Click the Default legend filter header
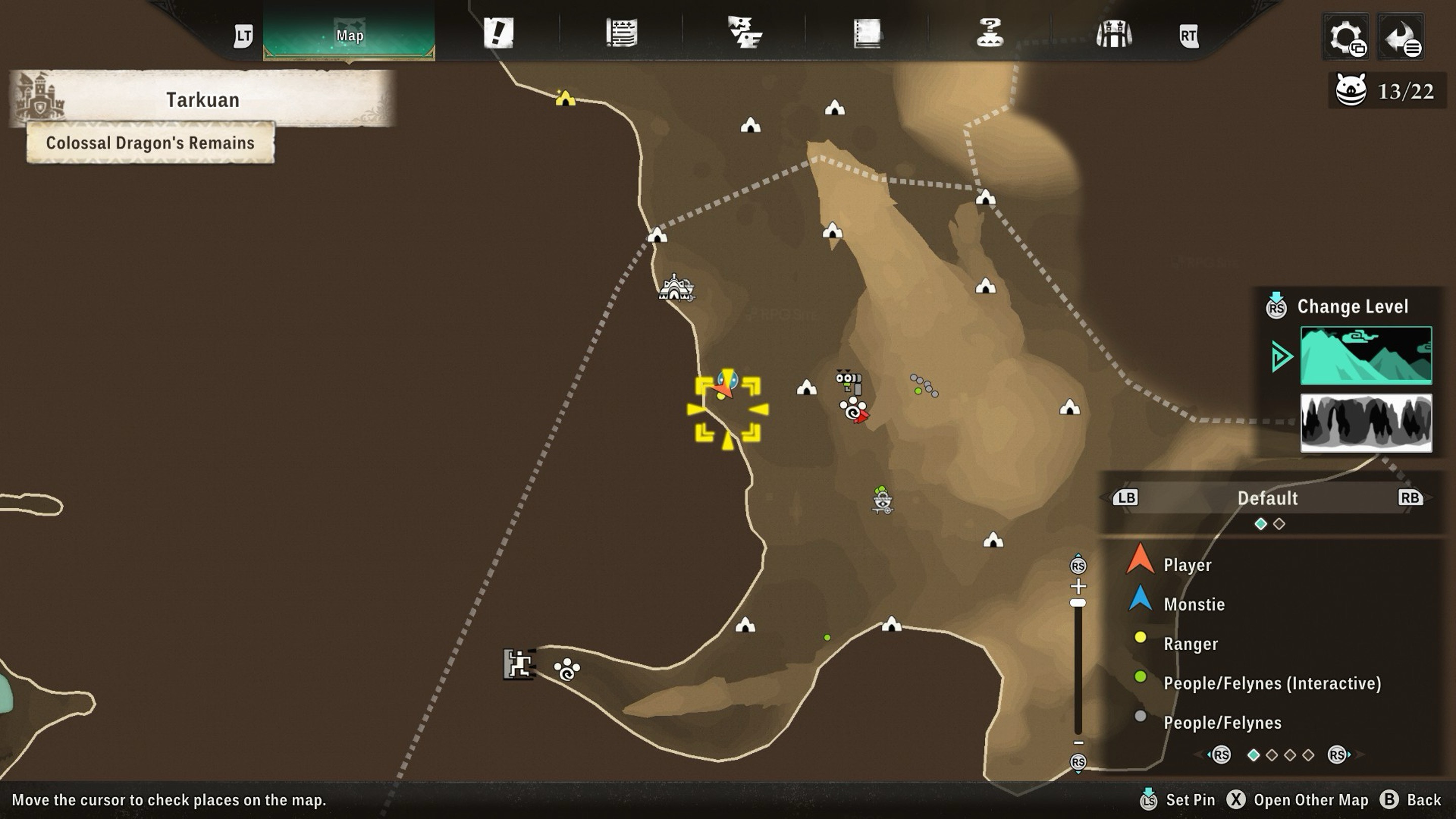The width and height of the screenshot is (1456, 819). [1267, 498]
